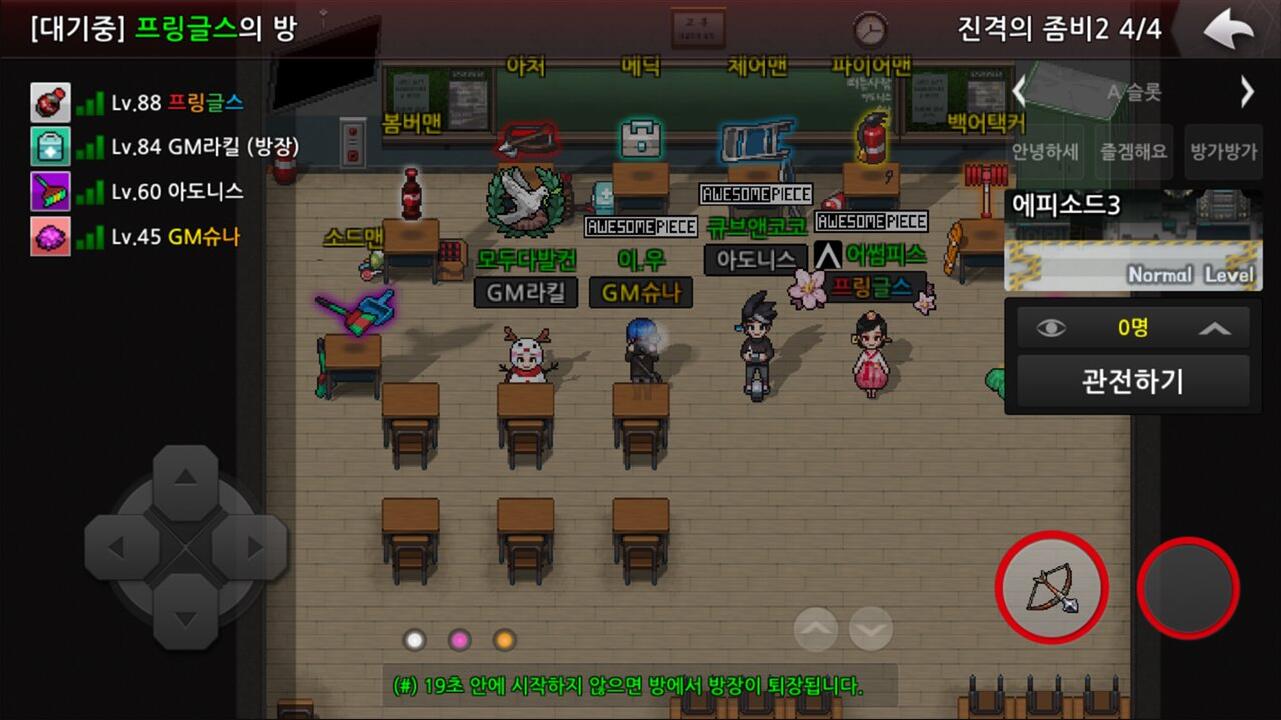The image size is (1281, 720).
Task: Tap the back arrow to leave the room
Action: [1228, 30]
